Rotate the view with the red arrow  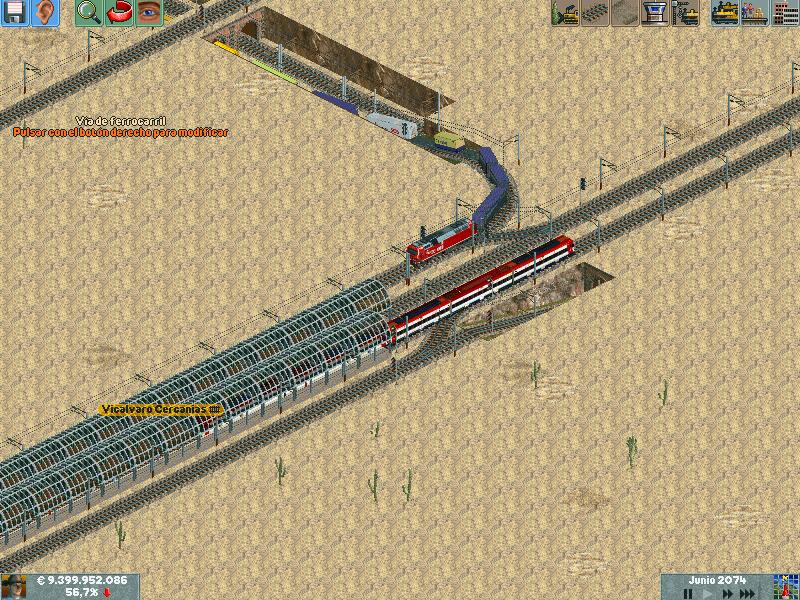[119, 13]
